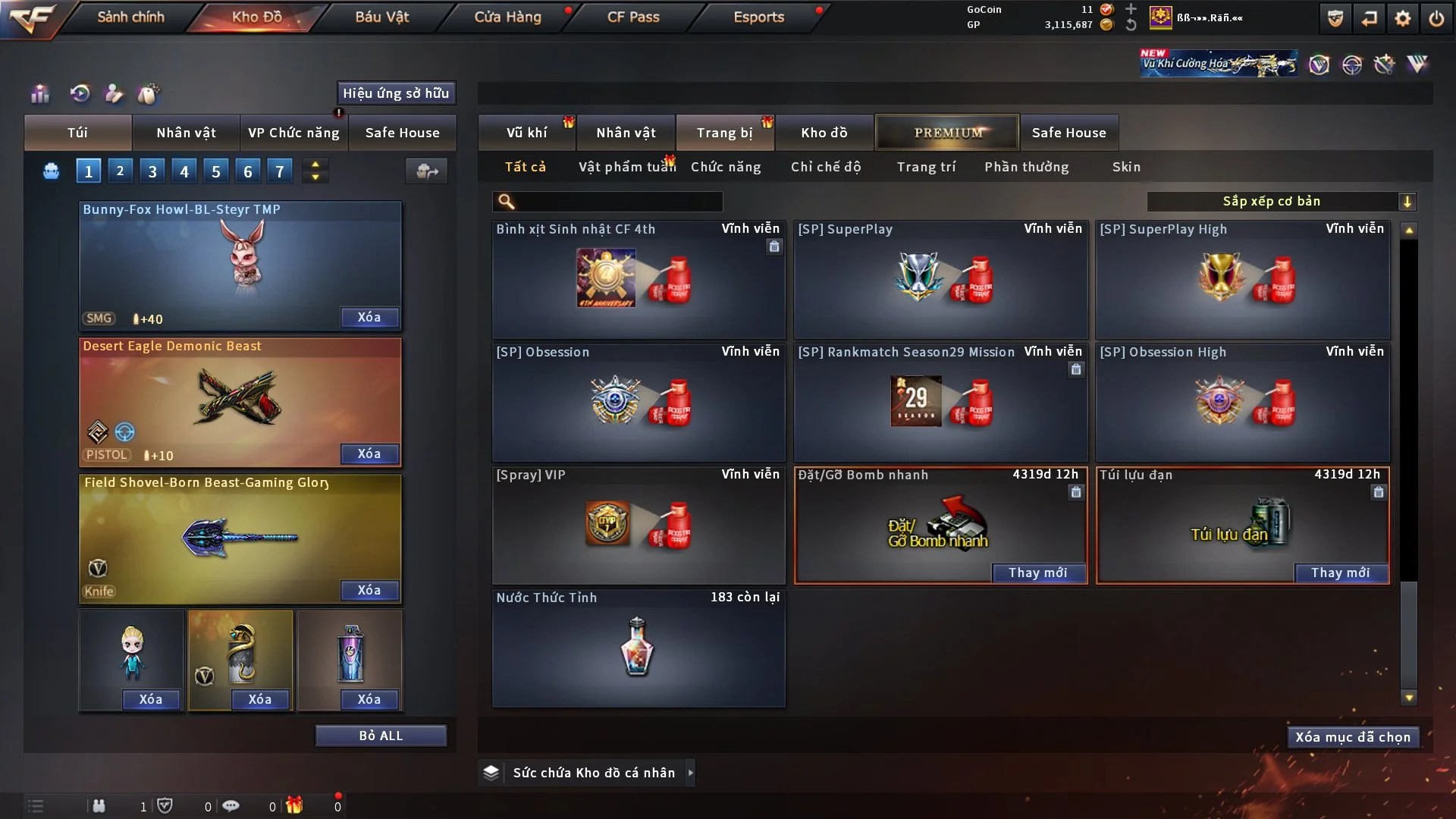Open the CF Pass page
This screenshot has height=819, width=1456.
tap(633, 17)
